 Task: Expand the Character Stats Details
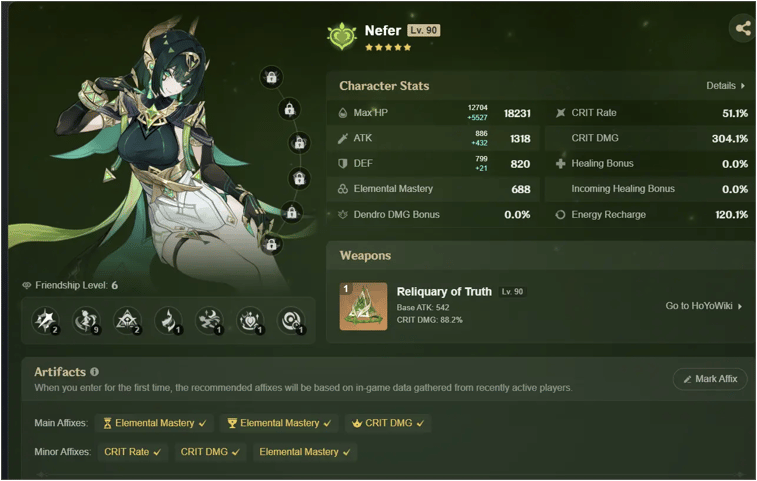726,86
